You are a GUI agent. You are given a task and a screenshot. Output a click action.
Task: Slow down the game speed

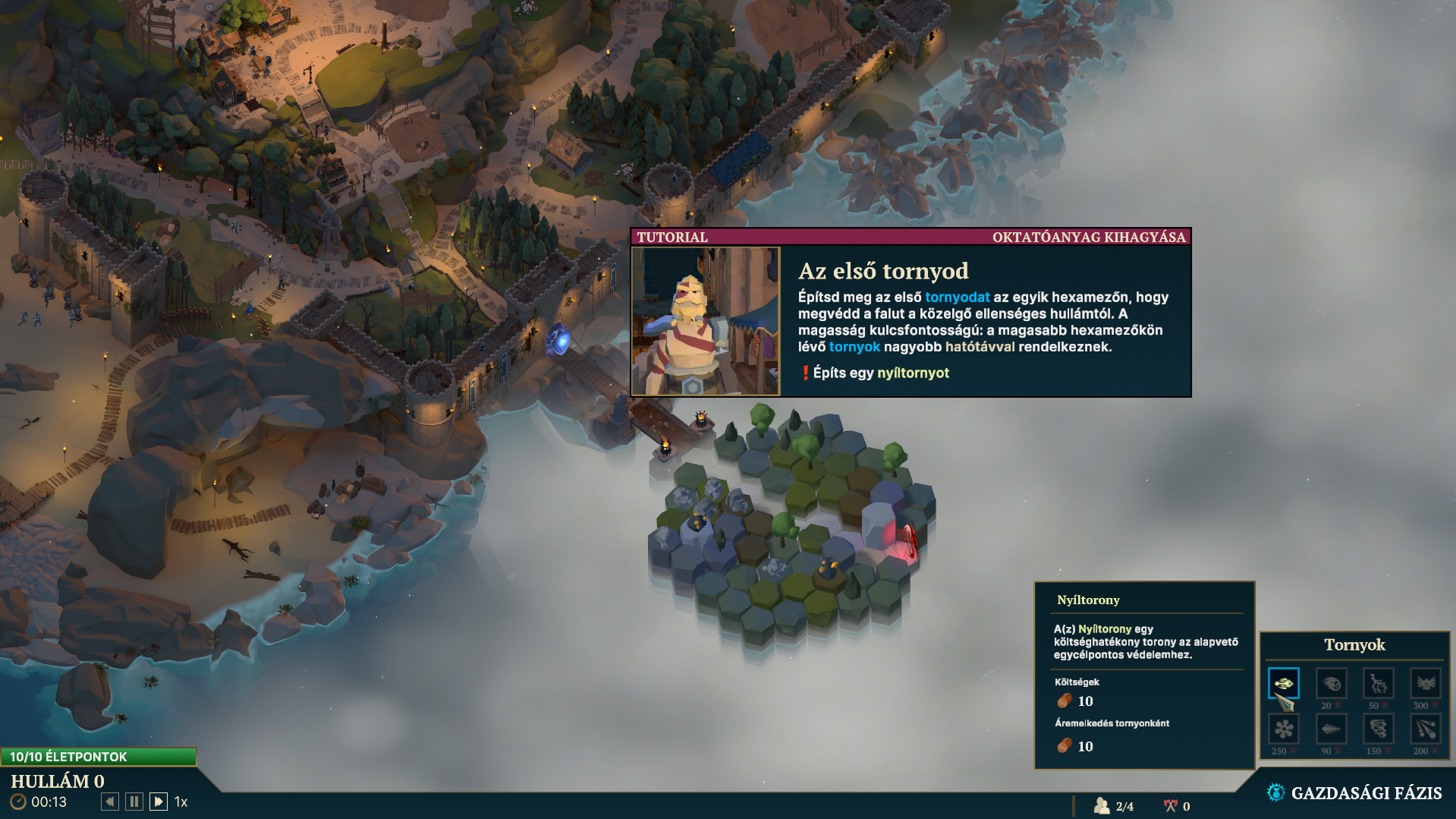110,802
